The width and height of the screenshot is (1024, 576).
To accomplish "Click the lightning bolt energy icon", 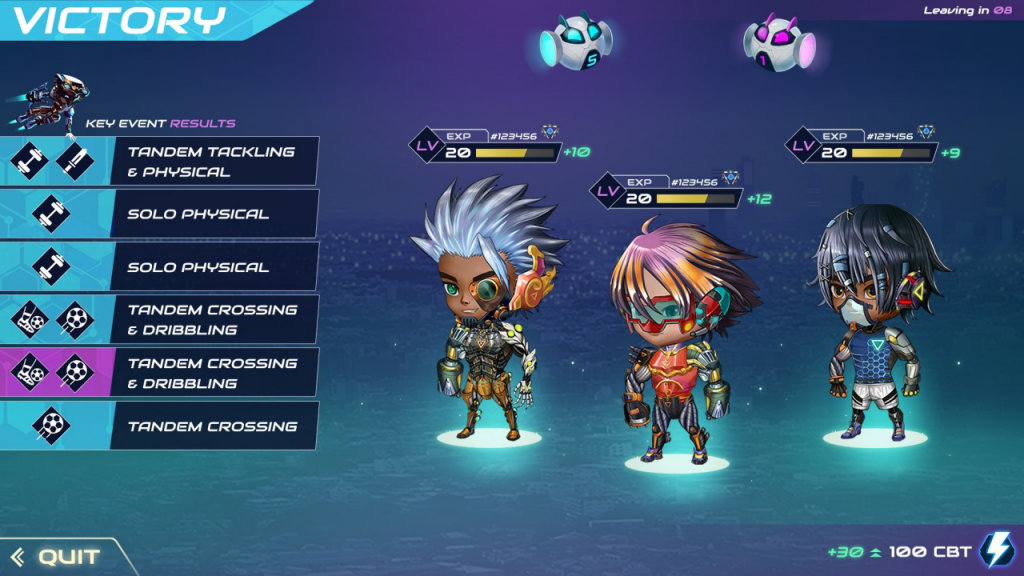I will click(996, 551).
